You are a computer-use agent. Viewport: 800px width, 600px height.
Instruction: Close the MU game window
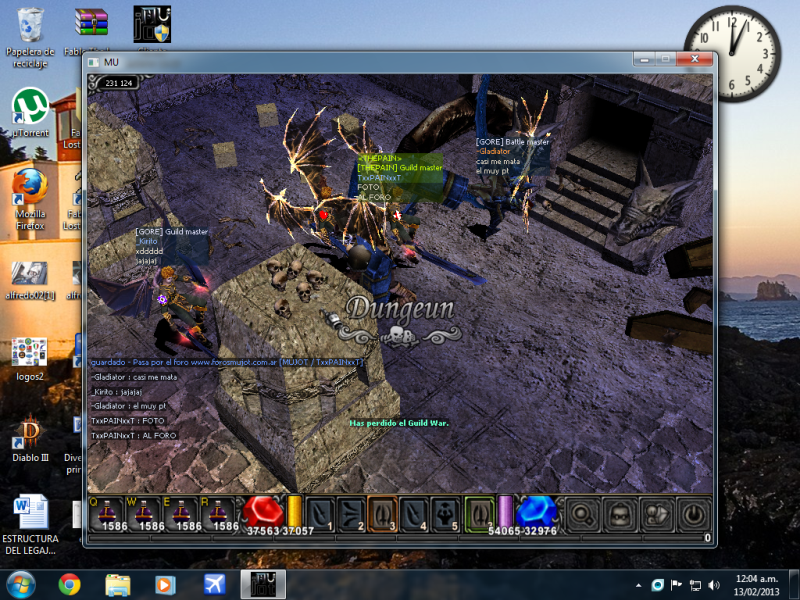point(695,60)
